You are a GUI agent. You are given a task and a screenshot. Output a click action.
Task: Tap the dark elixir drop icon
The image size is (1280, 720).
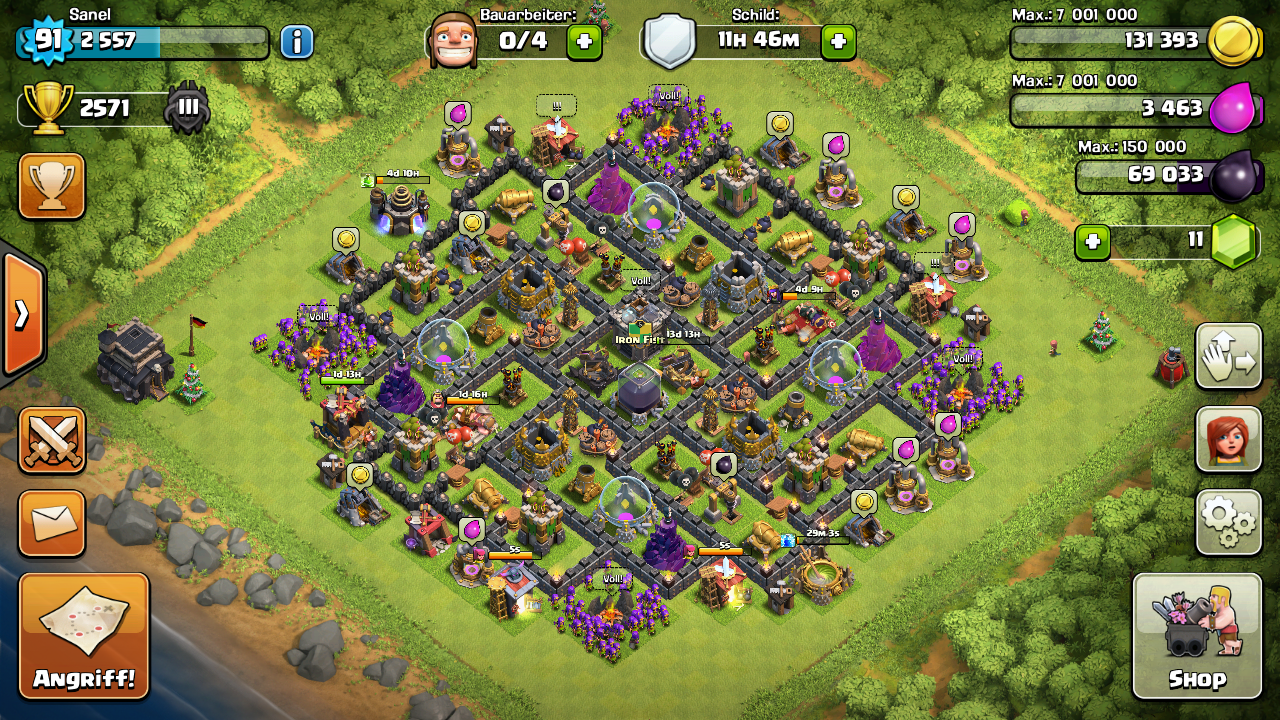(1232, 176)
